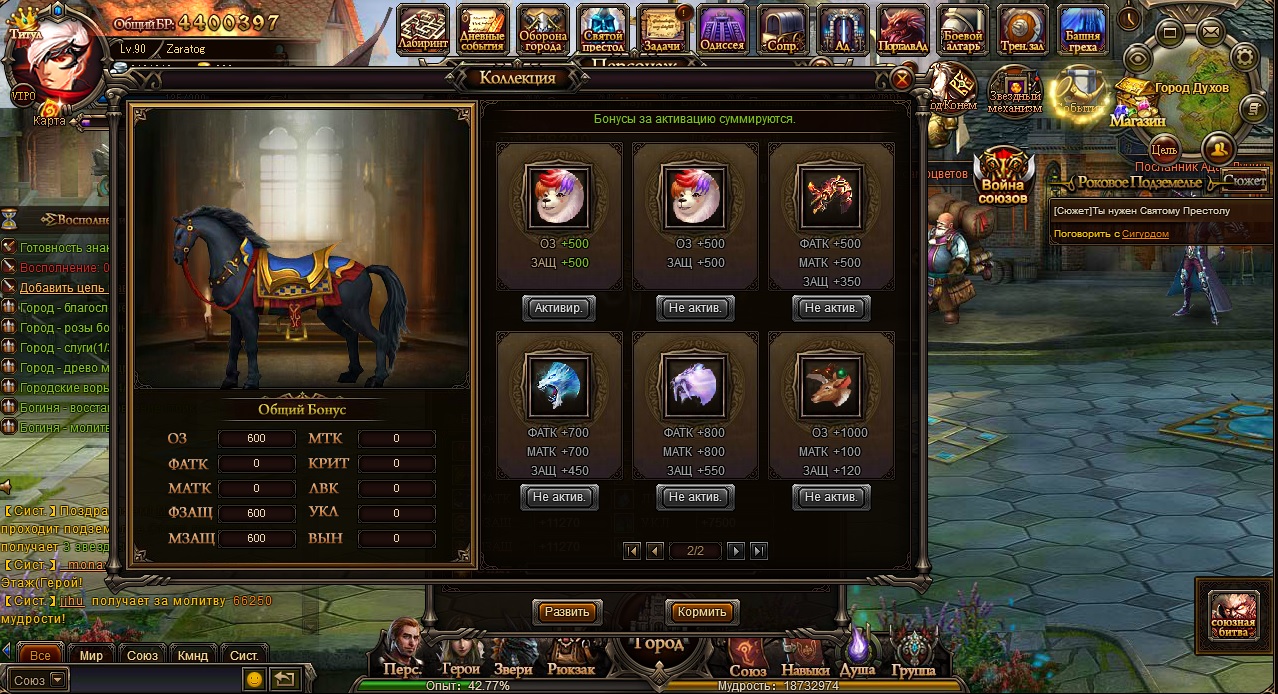The height and width of the screenshot is (694, 1278).
Task: Enter Башня греха
Action: click(x=1083, y=30)
